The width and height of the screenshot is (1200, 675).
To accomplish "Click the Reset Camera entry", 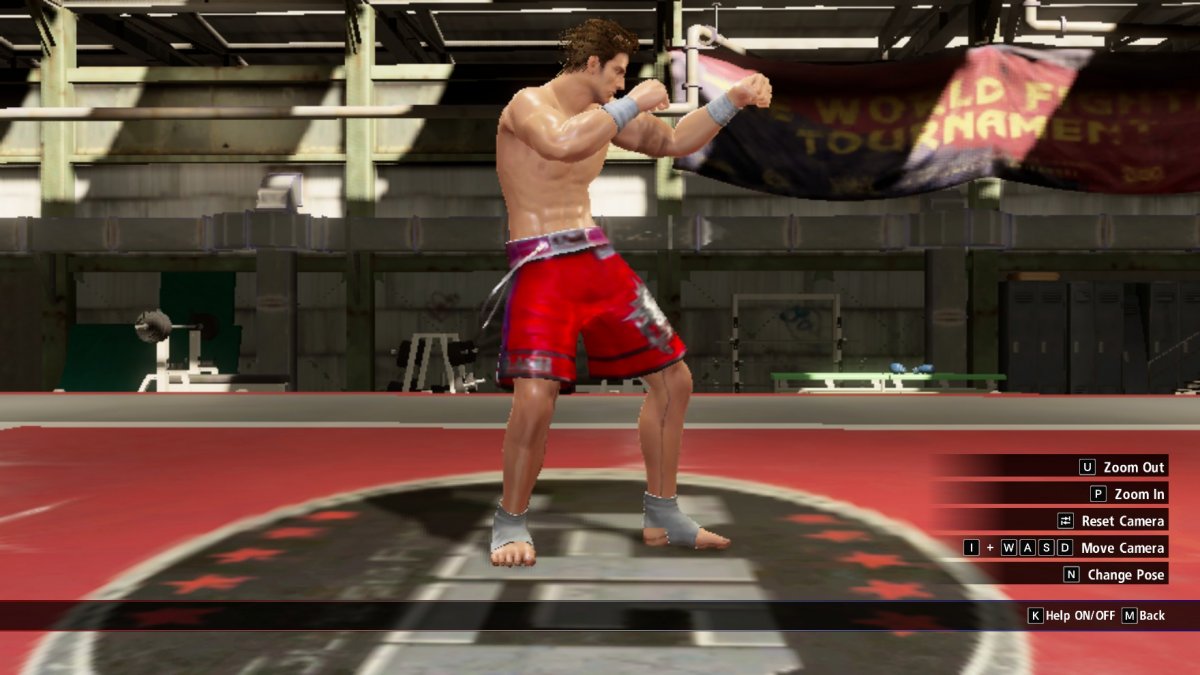I will tap(1111, 521).
